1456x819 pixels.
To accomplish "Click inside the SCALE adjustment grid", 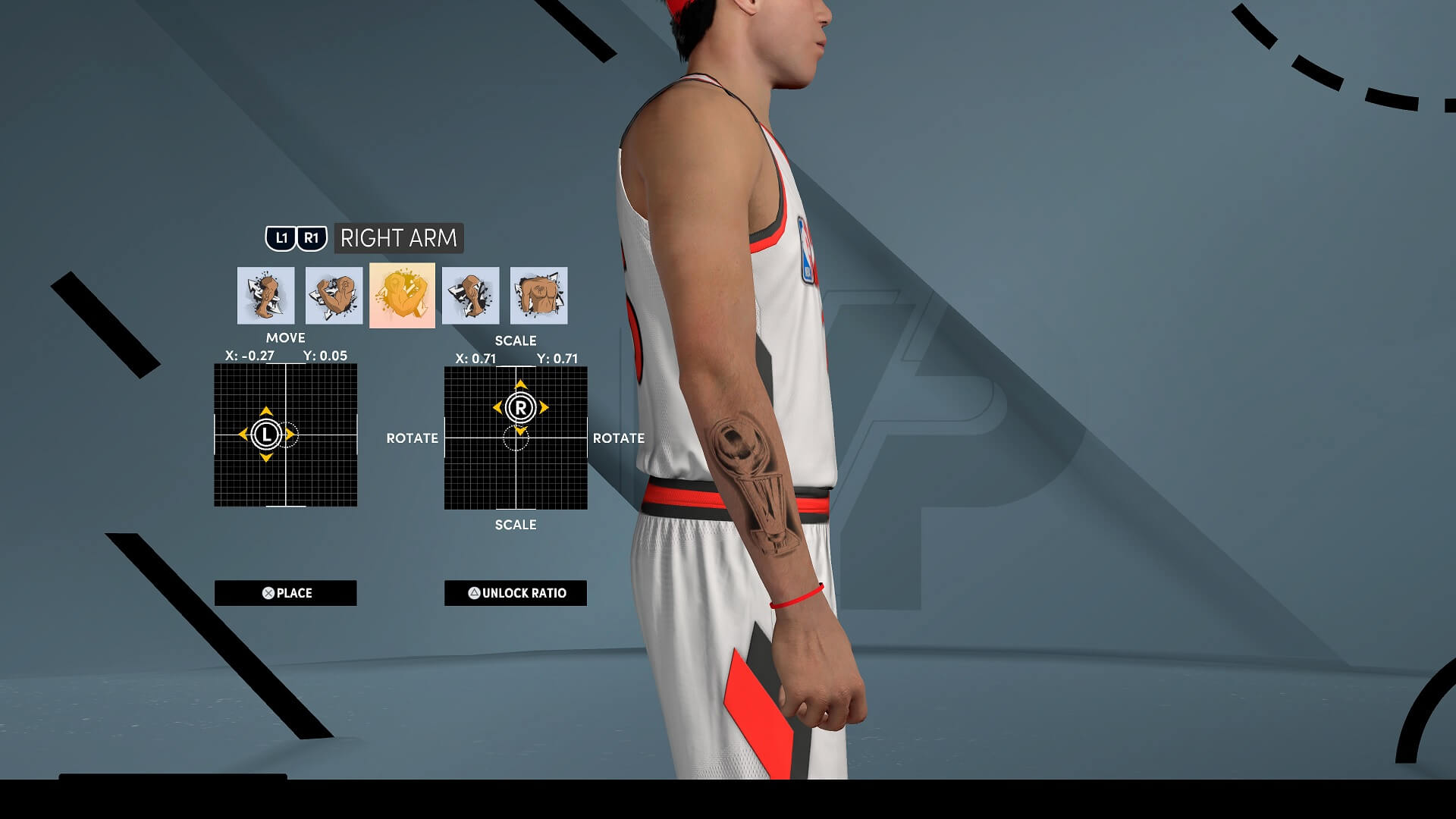I will 516,438.
